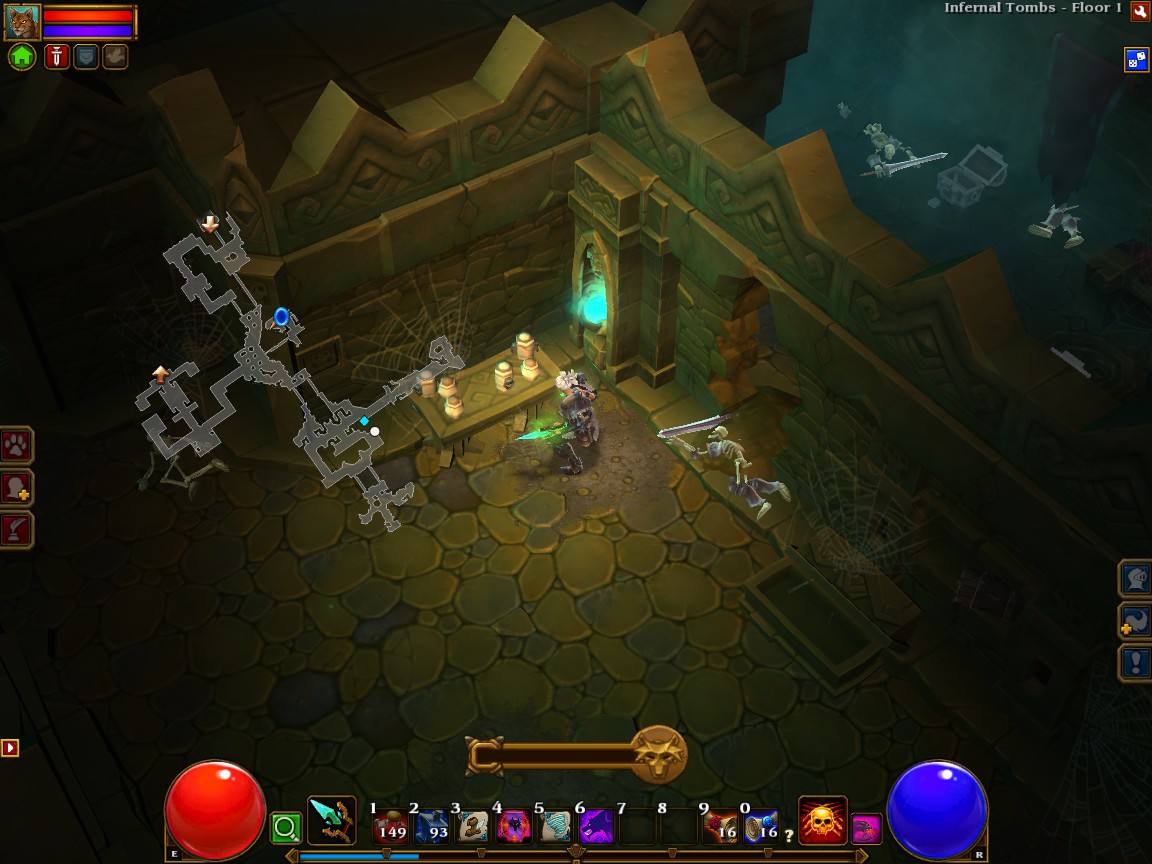Toggle the green magnifying glass button
Image resolution: width=1152 pixels, height=864 pixels.
pyautogui.click(x=286, y=827)
